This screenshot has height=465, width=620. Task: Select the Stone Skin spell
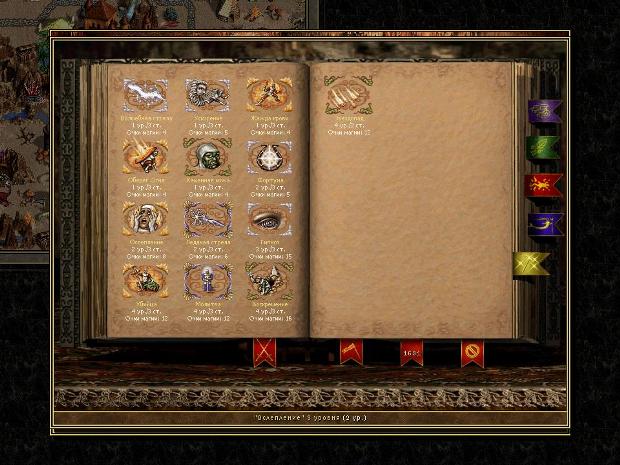click(206, 156)
